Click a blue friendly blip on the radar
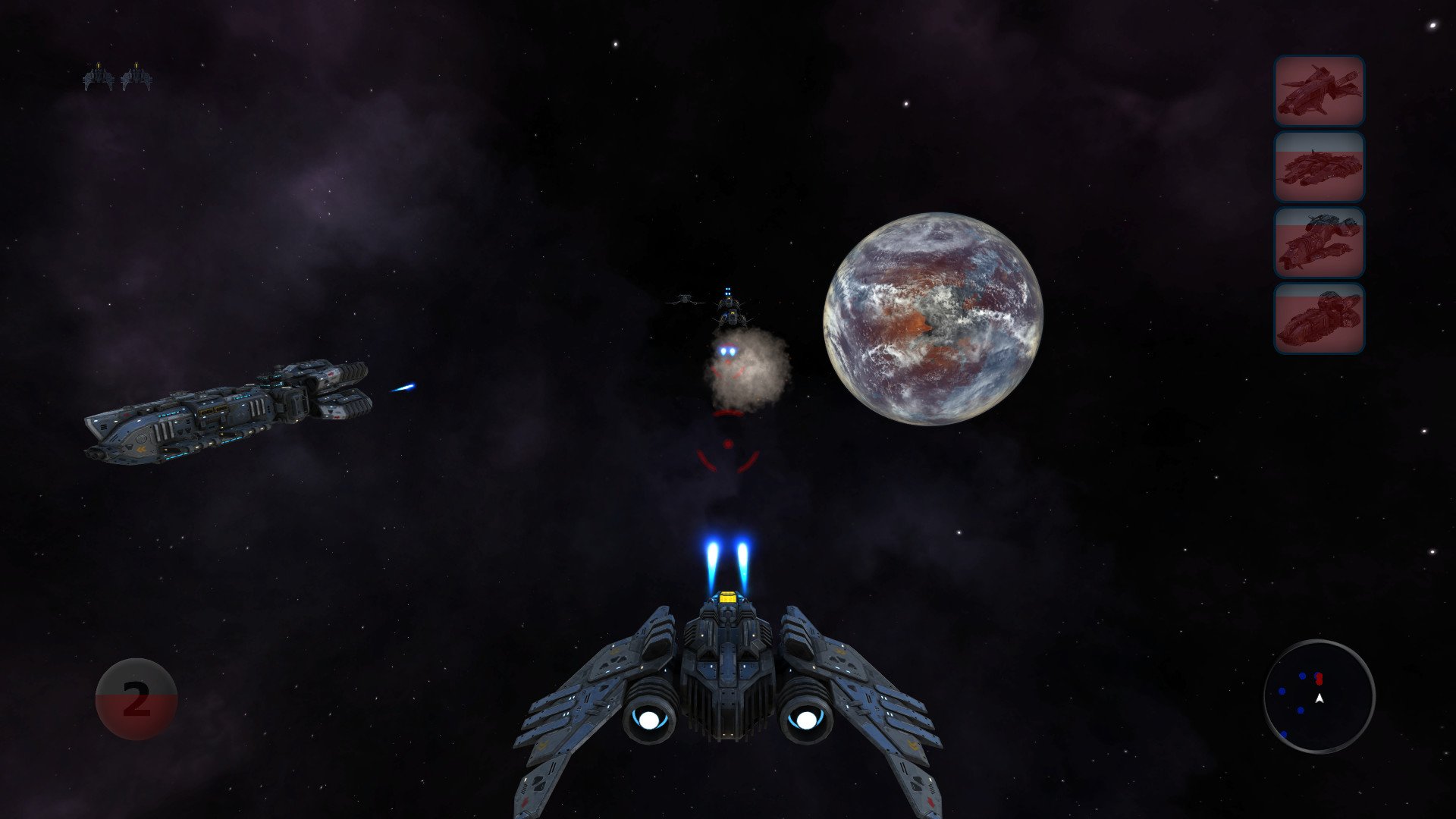This screenshot has height=819, width=1456. (1302, 676)
